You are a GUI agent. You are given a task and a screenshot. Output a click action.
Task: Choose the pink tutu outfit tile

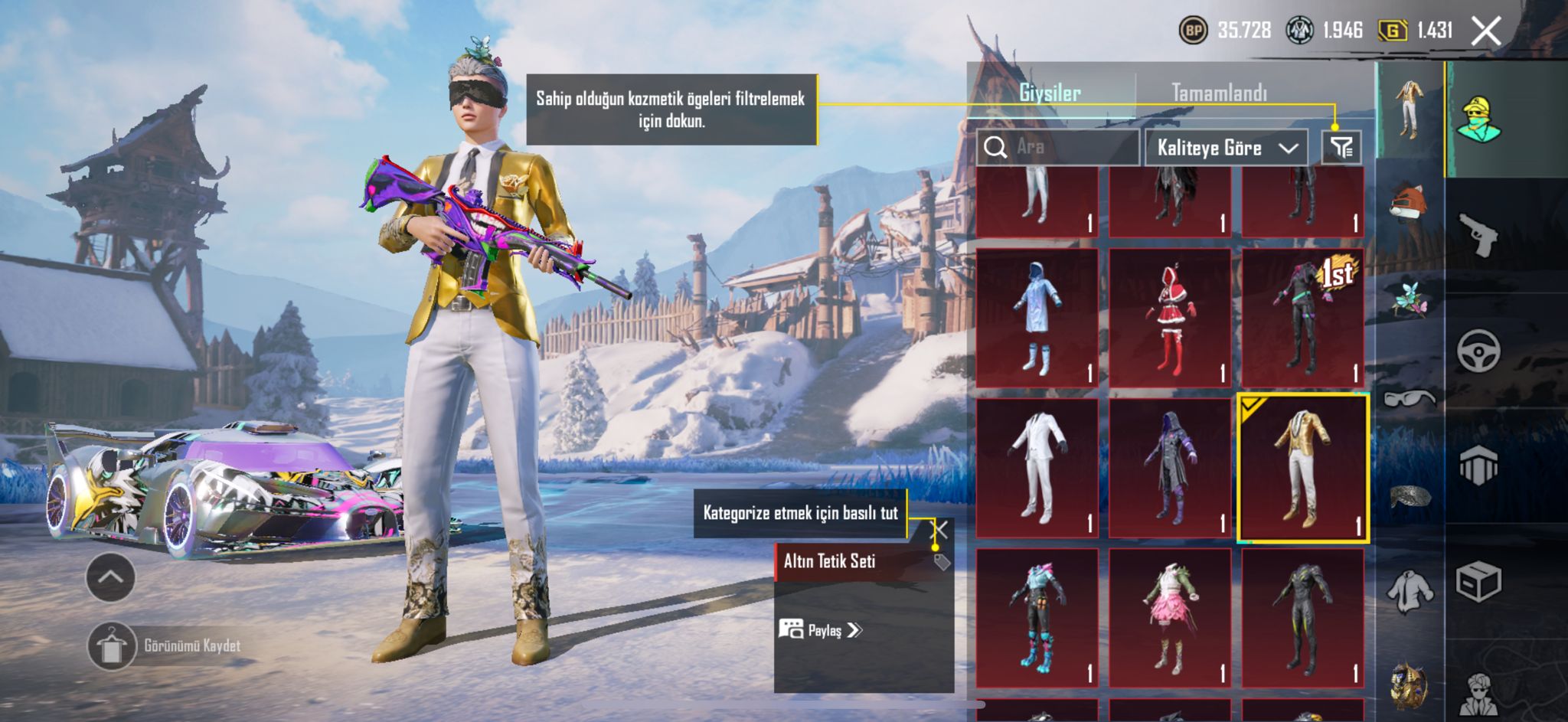pos(1169,618)
